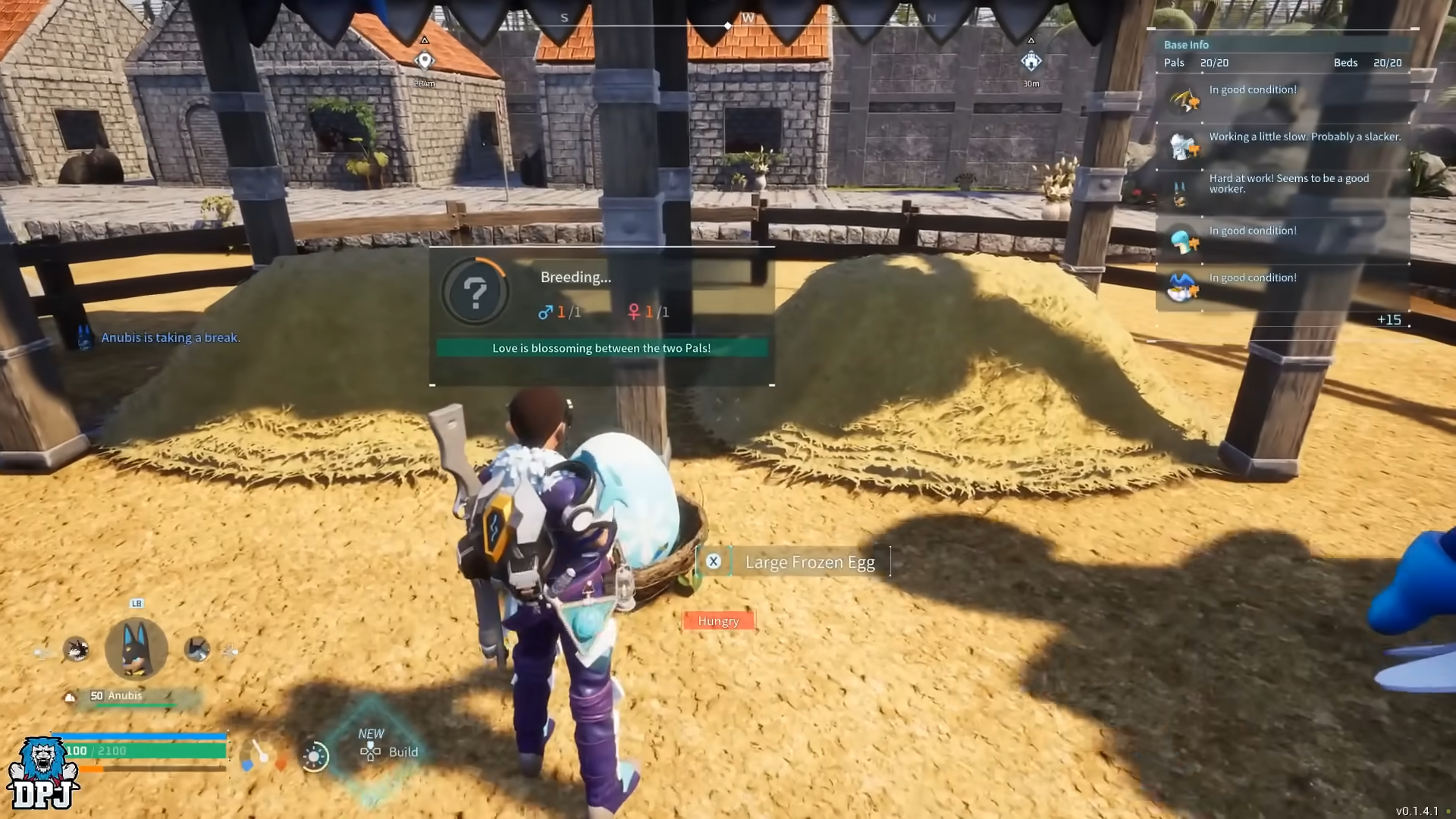Choose the party pal left of Anubis
This screenshot has width=1456, height=819.
click(76, 649)
